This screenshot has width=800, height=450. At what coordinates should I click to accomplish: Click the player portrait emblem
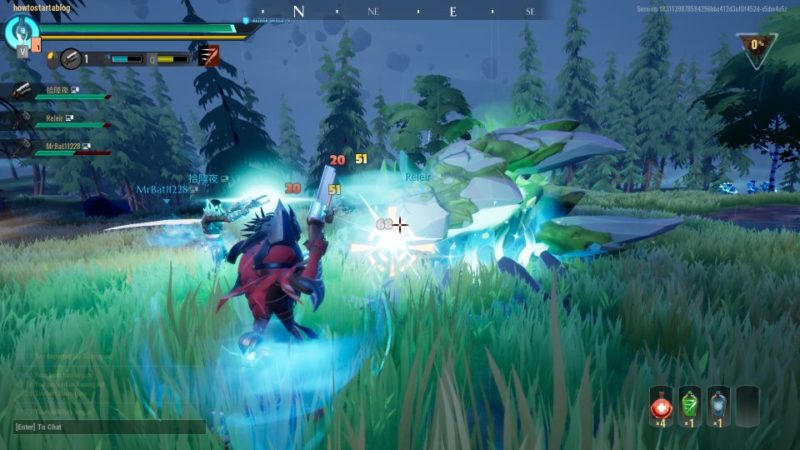pyautogui.click(x=20, y=33)
